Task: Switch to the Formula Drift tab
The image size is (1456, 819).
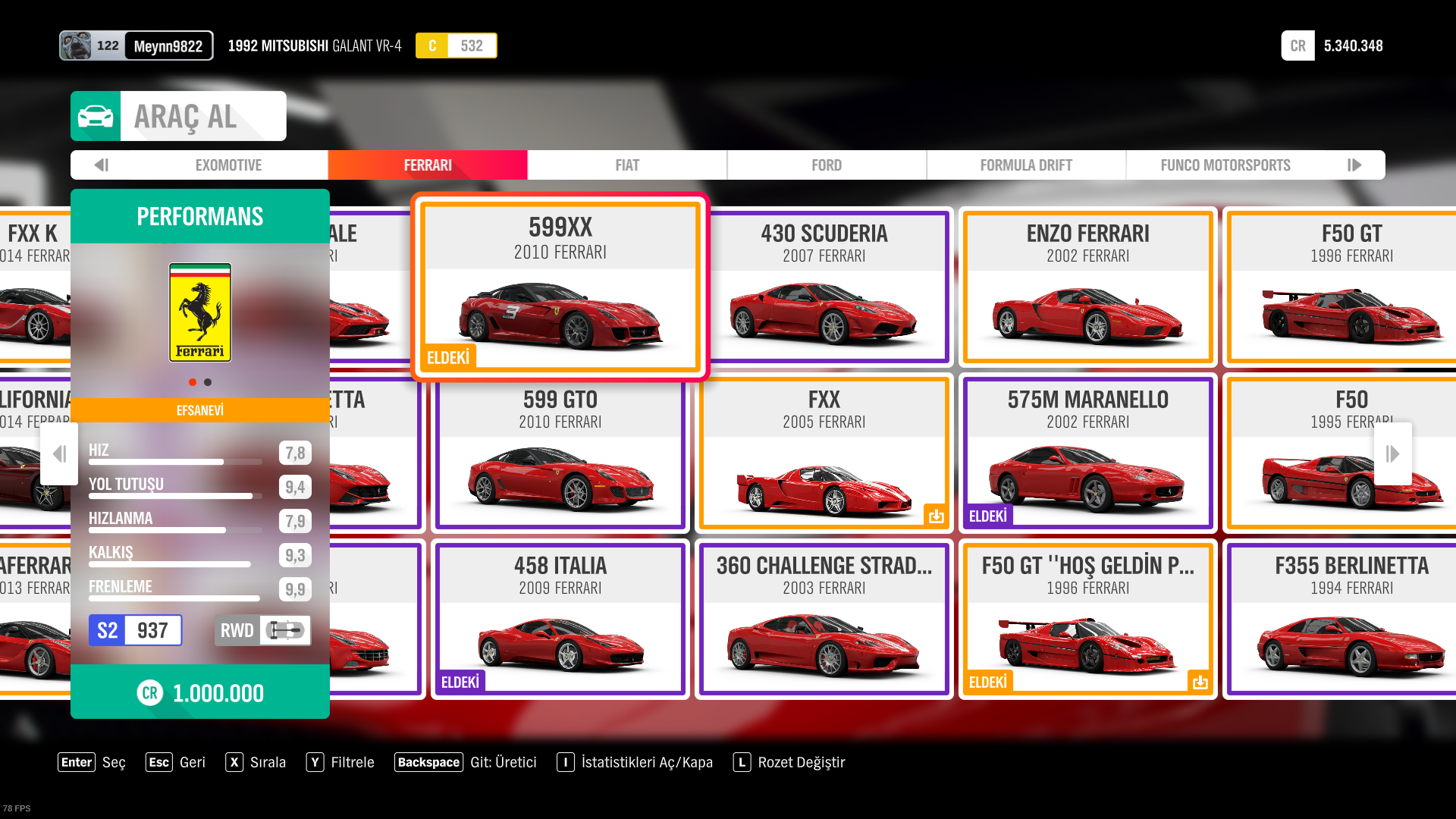Action: [1026, 165]
